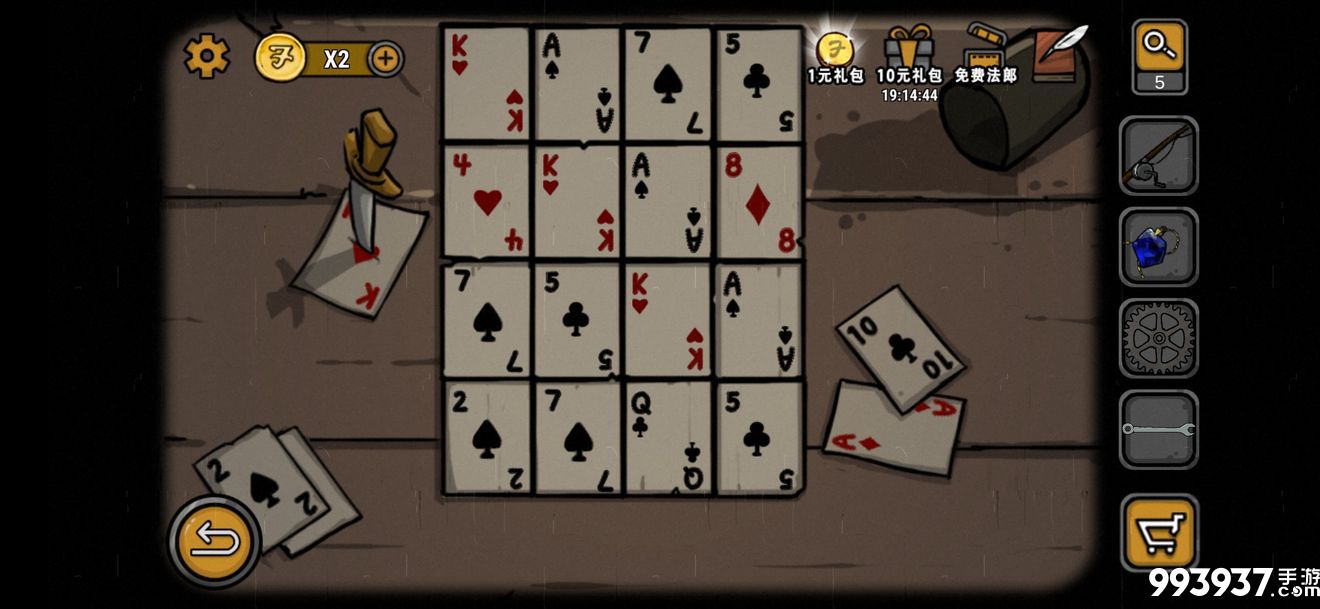Image resolution: width=1320 pixels, height=609 pixels.
Task: Open the gear settings menu
Action: (207, 57)
